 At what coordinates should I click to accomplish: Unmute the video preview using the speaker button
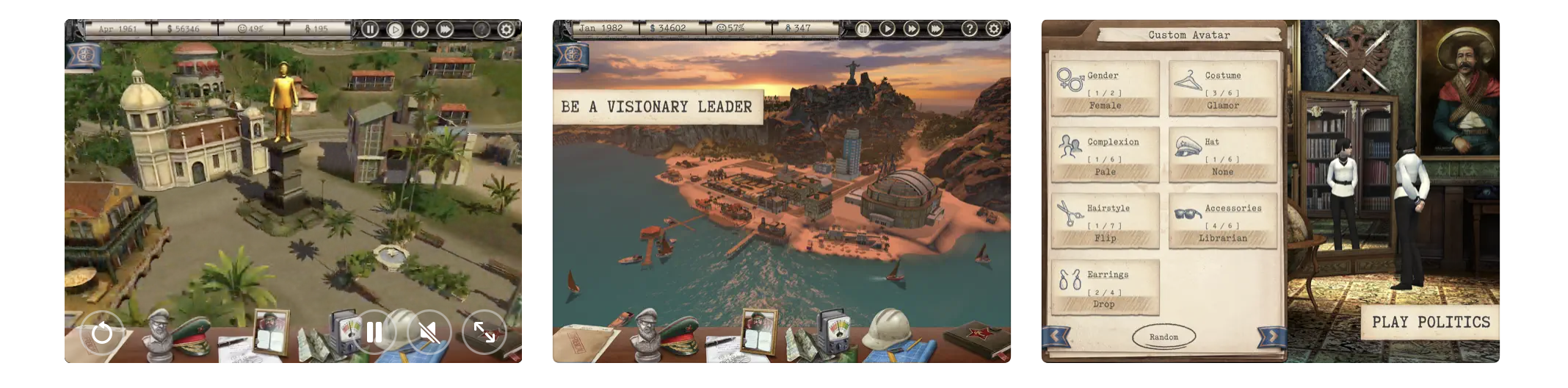click(x=429, y=333)
